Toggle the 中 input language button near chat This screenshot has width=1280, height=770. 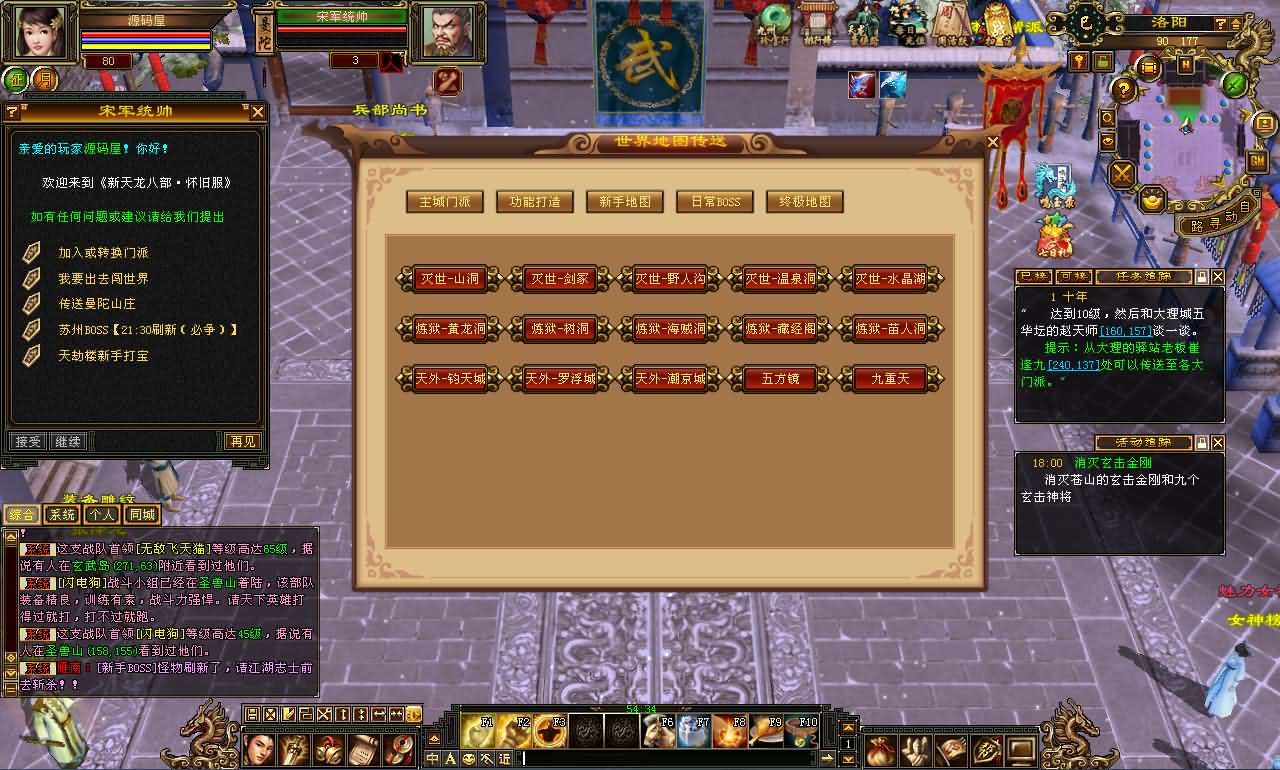pos(434,758)
